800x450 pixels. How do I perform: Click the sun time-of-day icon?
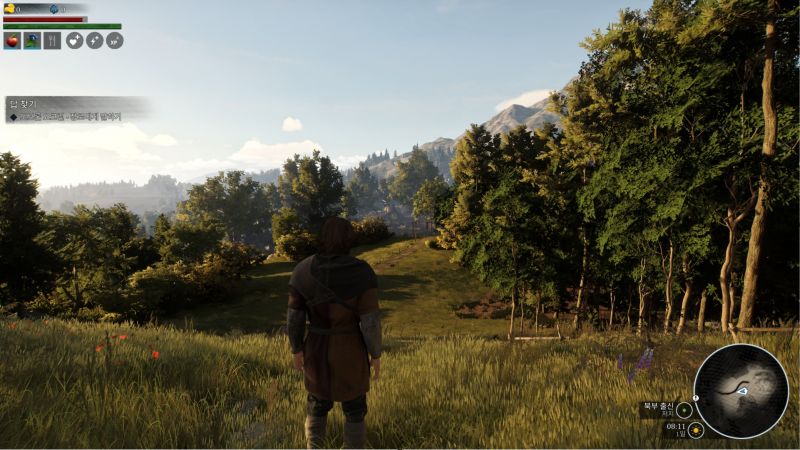pos(695,430)
